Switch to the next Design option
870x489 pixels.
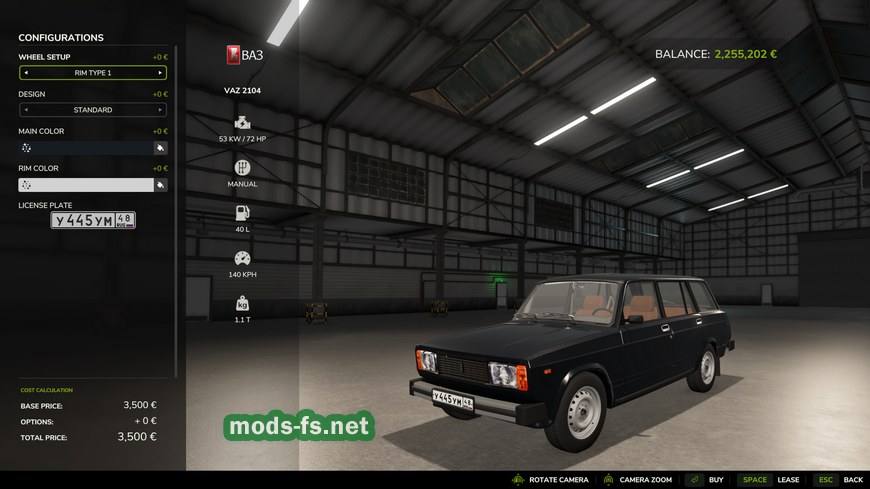[x=160, y=110]
